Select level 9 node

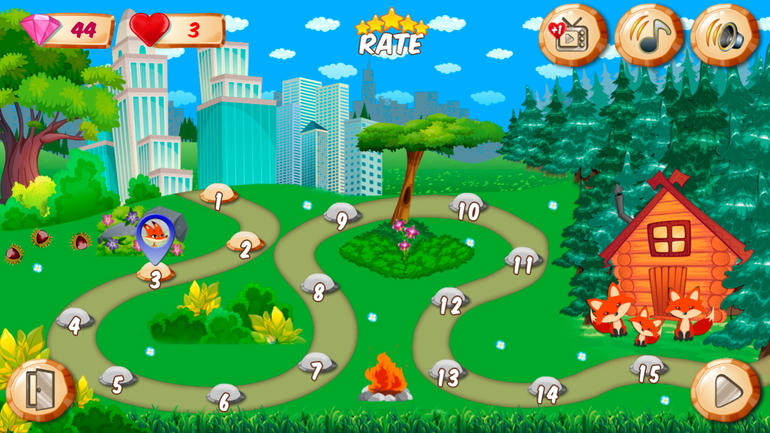[x=342, y=217]
